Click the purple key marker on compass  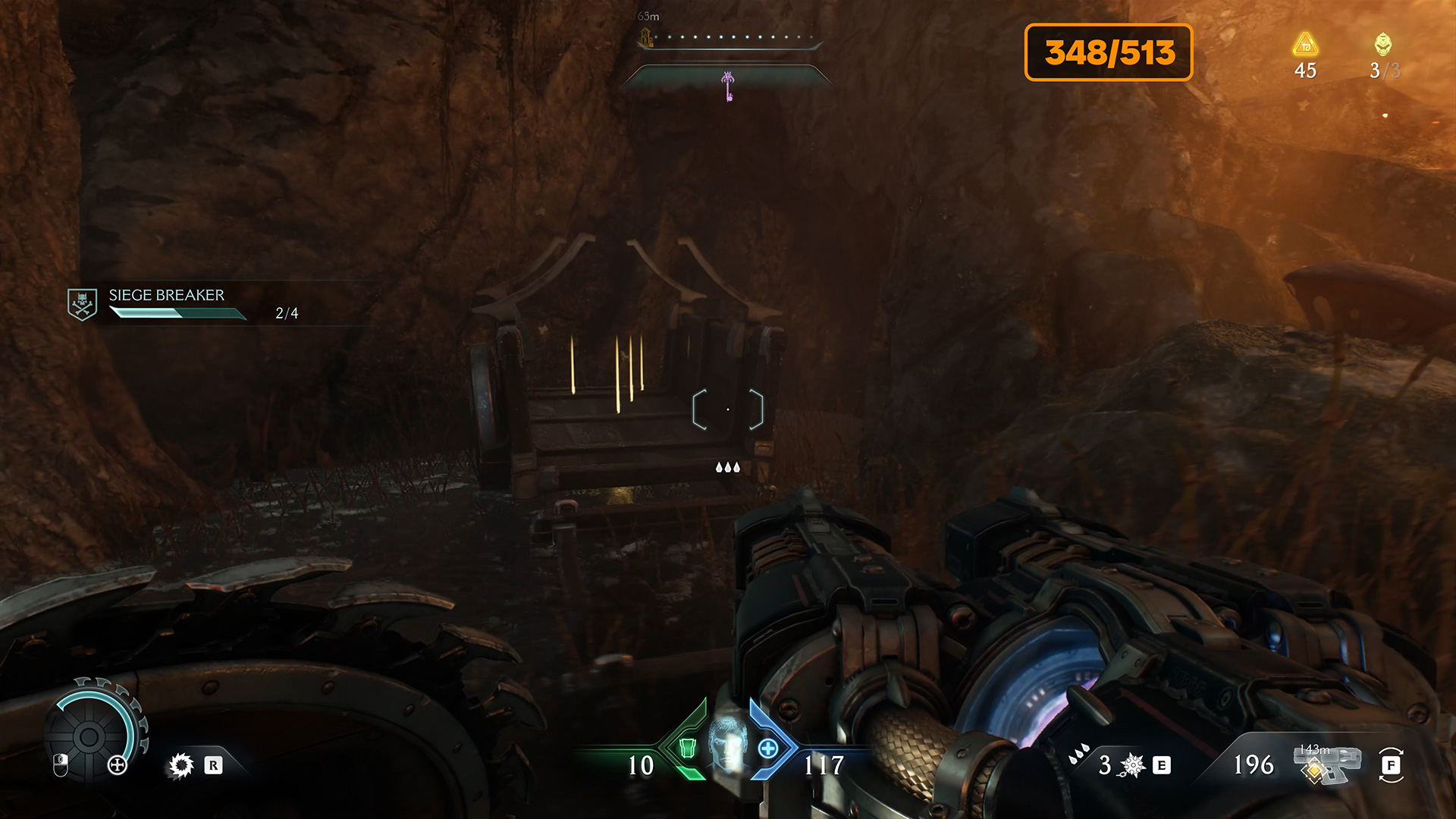[x=728, y=86]
